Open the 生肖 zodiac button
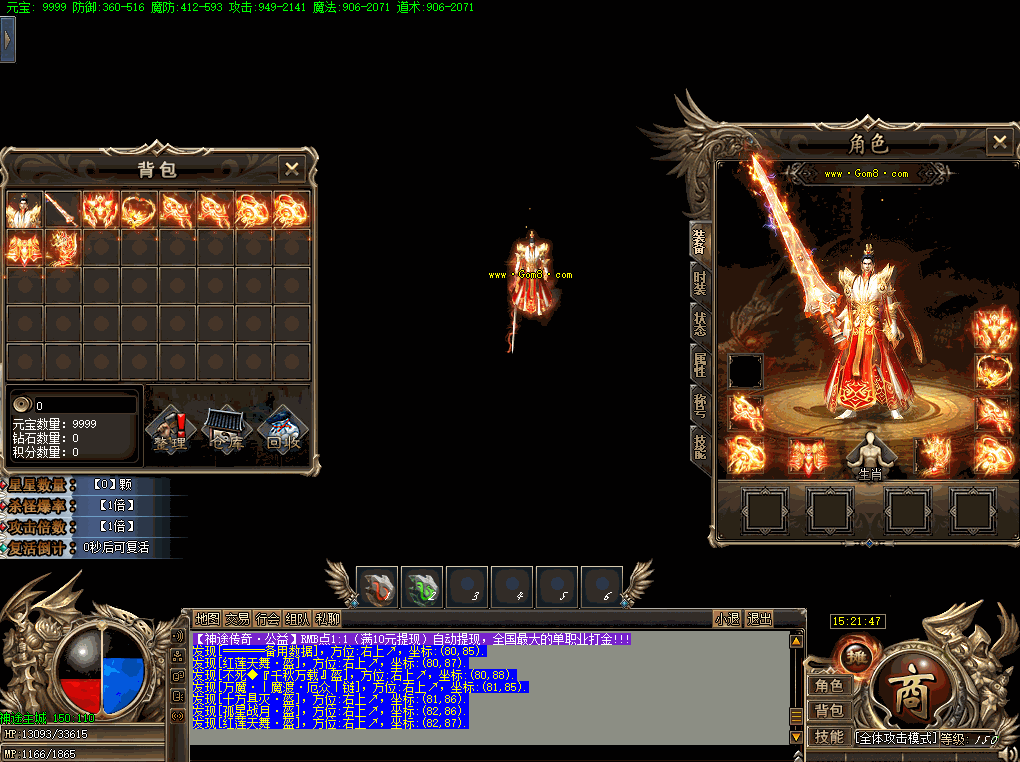 870,457
